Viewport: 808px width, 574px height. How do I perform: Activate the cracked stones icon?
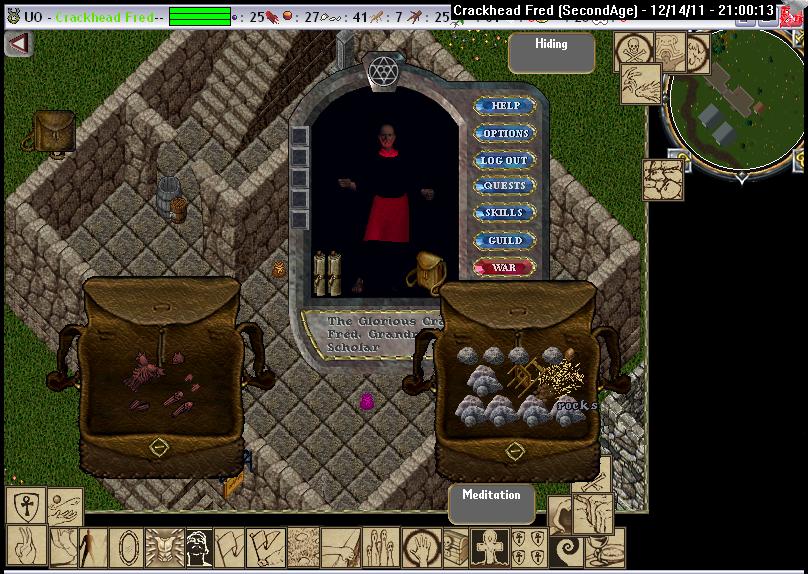coord(662,182)
